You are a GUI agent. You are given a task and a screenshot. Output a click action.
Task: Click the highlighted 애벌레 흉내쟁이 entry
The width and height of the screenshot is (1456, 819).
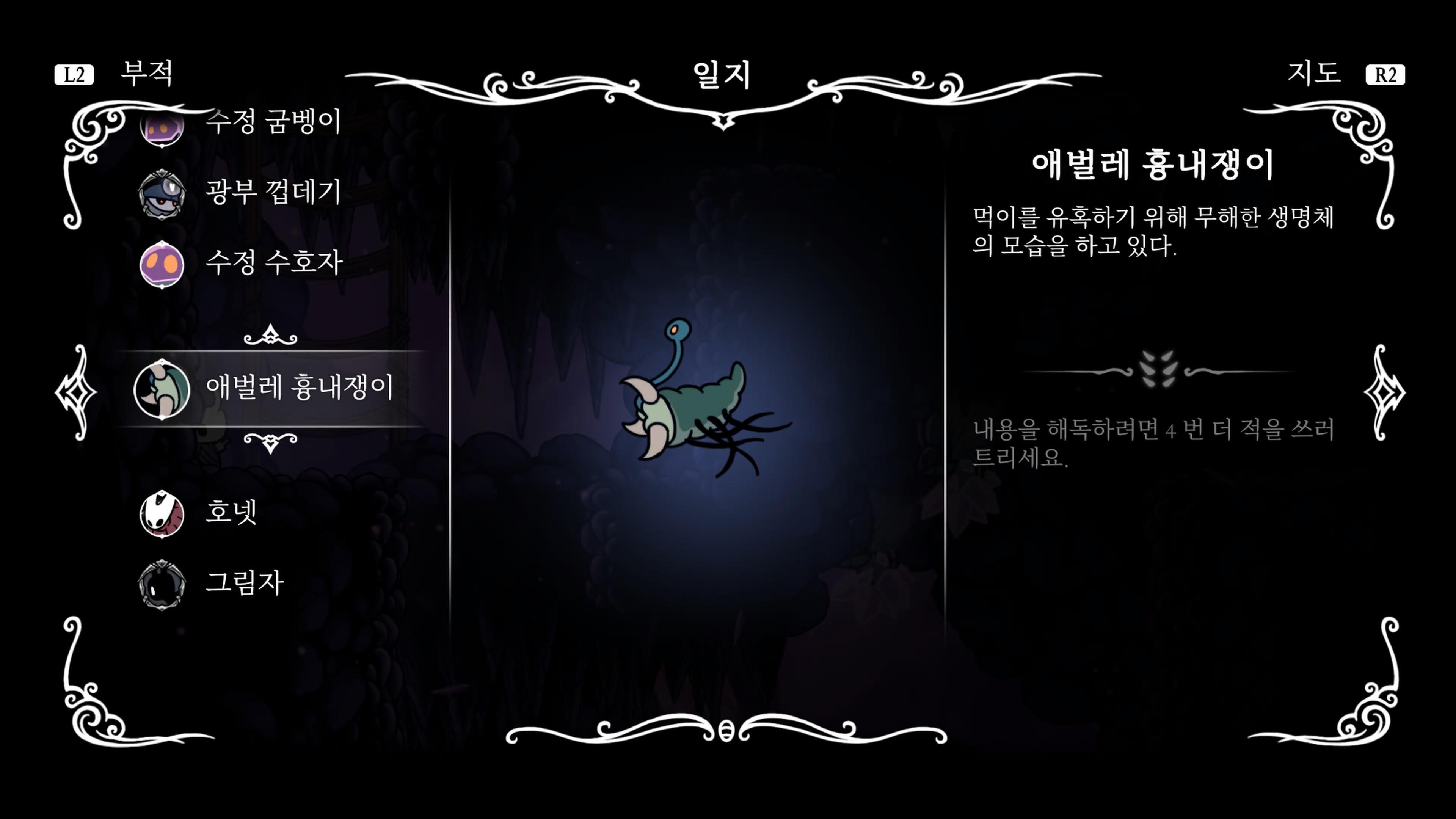coord(298,388)
